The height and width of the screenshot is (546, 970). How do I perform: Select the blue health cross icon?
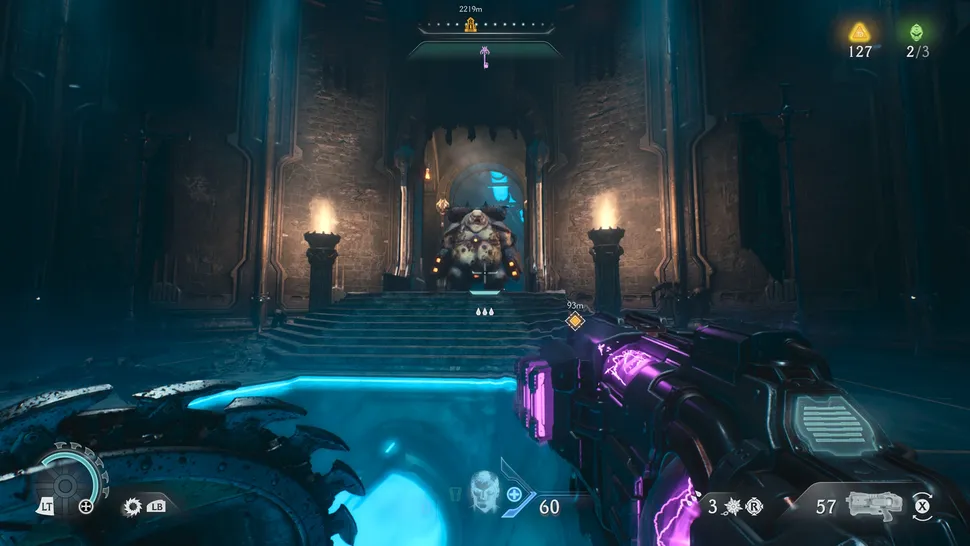click(x=515, y=494)
